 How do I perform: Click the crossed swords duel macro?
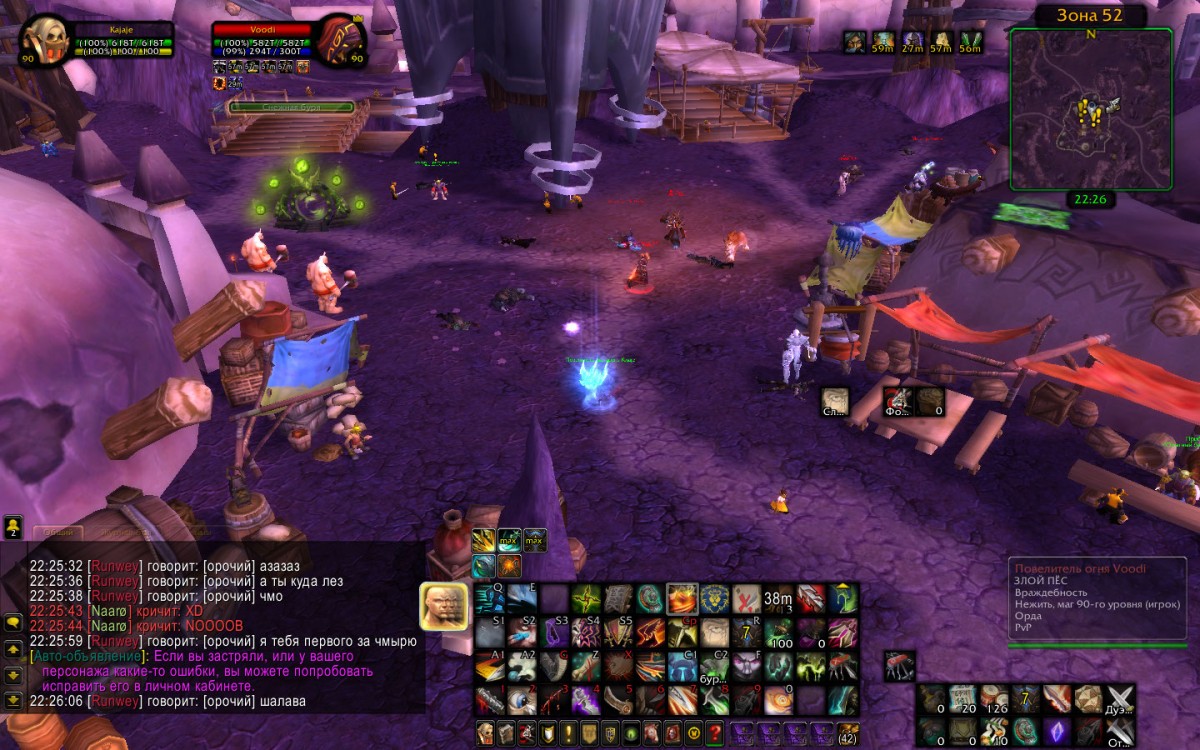click(x=1119, y=698)
